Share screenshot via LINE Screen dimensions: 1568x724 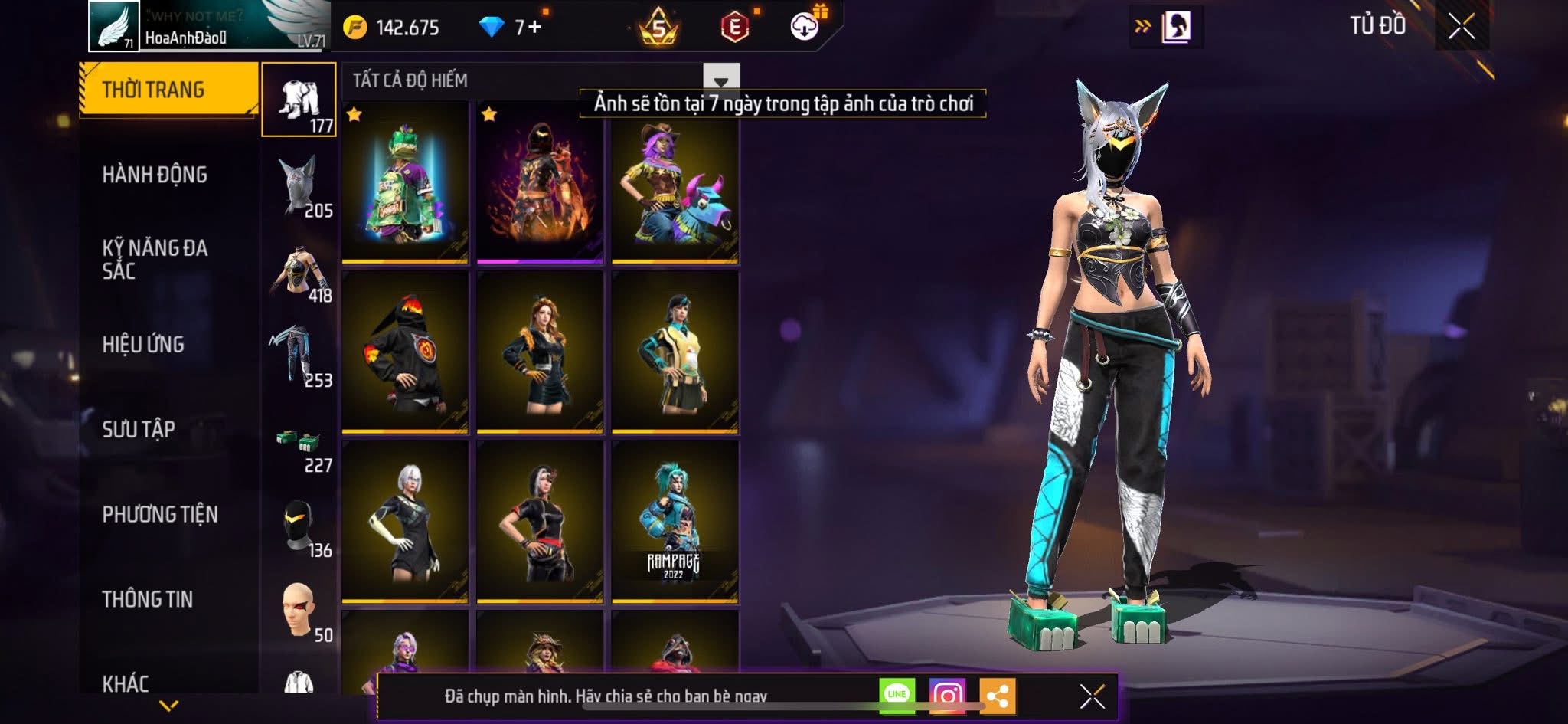(897, 695)
